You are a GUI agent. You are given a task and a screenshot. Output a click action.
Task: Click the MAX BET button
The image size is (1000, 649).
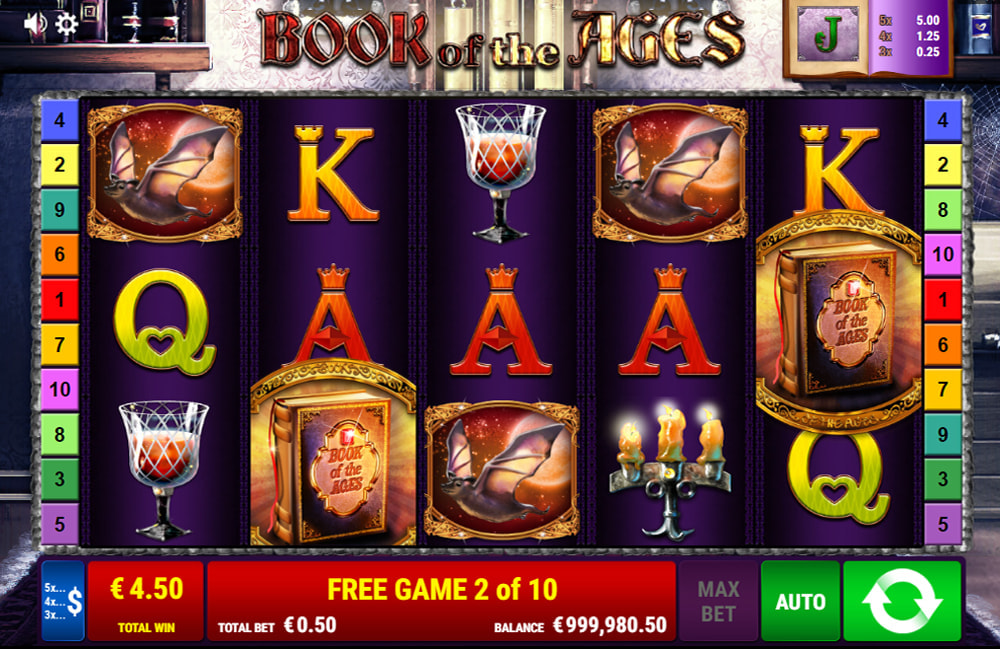click(x=718, y=601)
